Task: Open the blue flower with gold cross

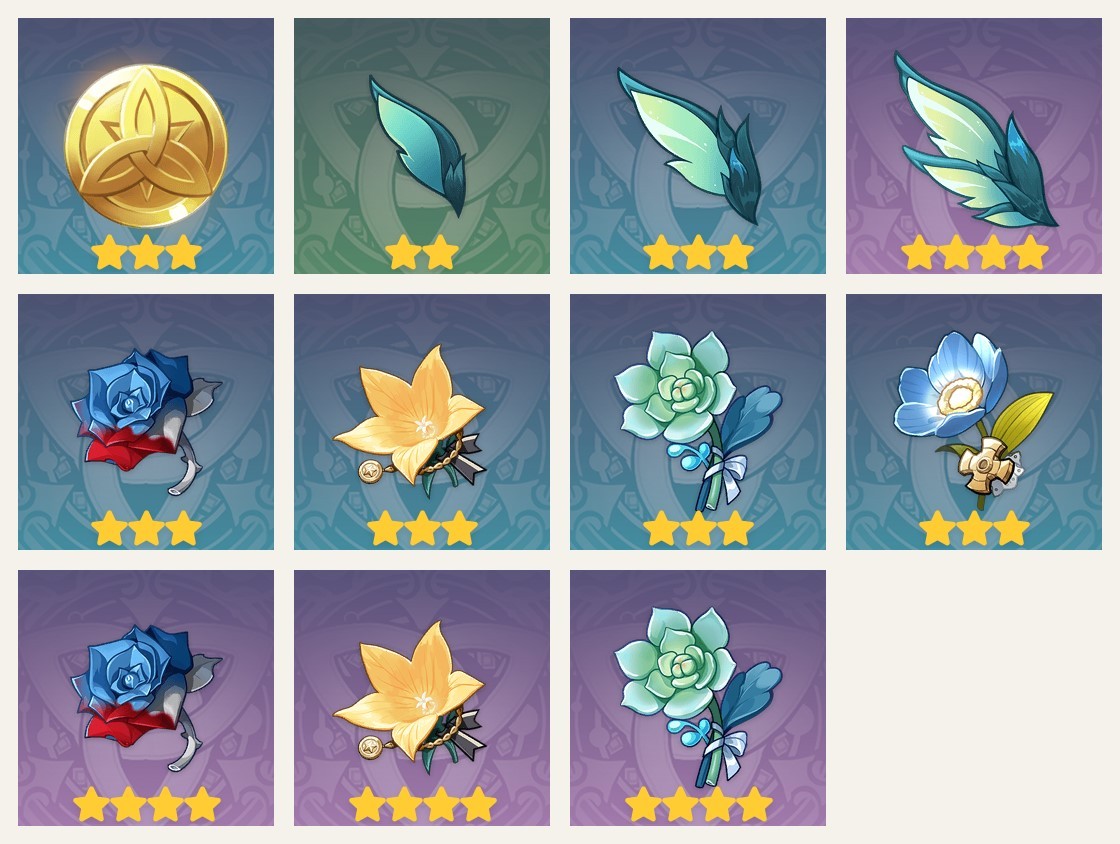Action: pos(974,422)
